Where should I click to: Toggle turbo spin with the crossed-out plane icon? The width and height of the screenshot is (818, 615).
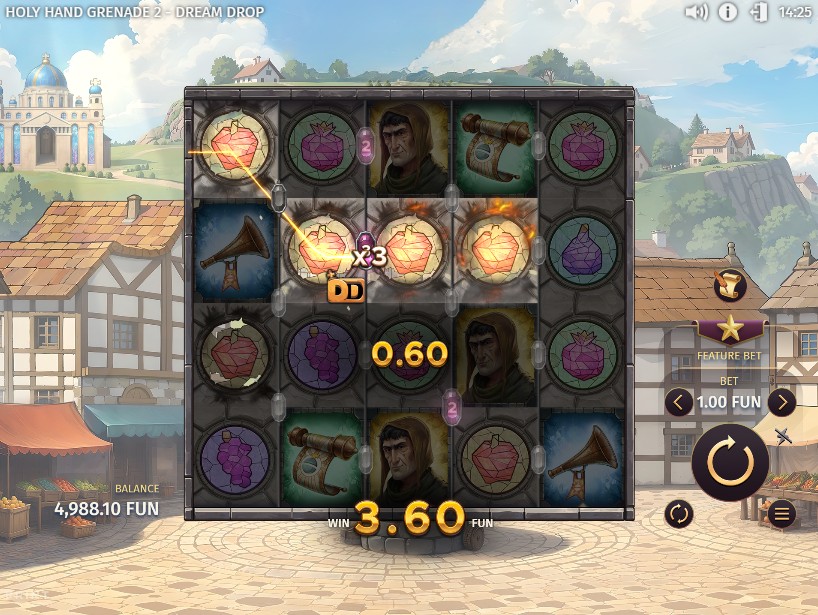[783, 436]
